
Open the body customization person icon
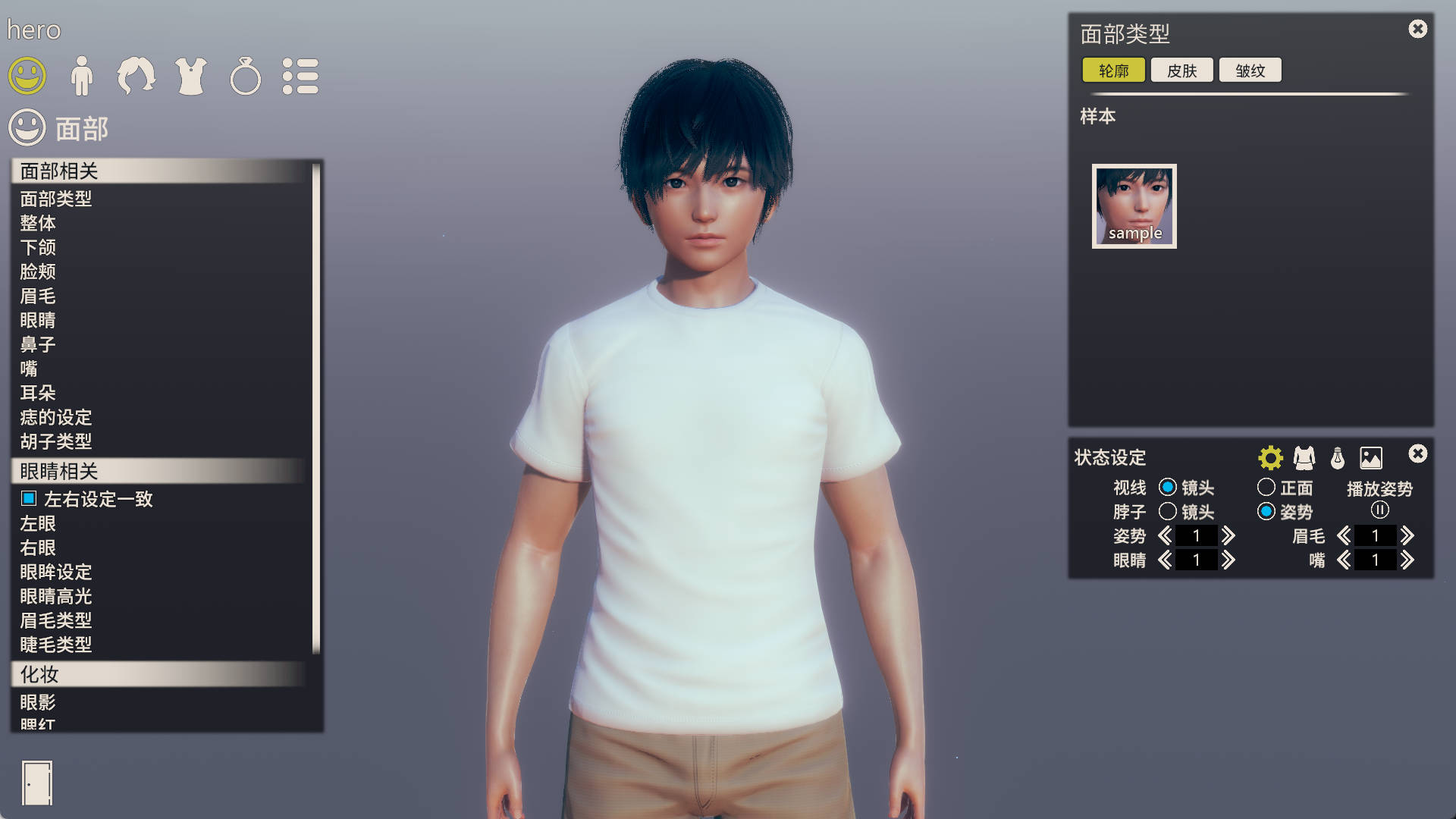pos(82,75)
